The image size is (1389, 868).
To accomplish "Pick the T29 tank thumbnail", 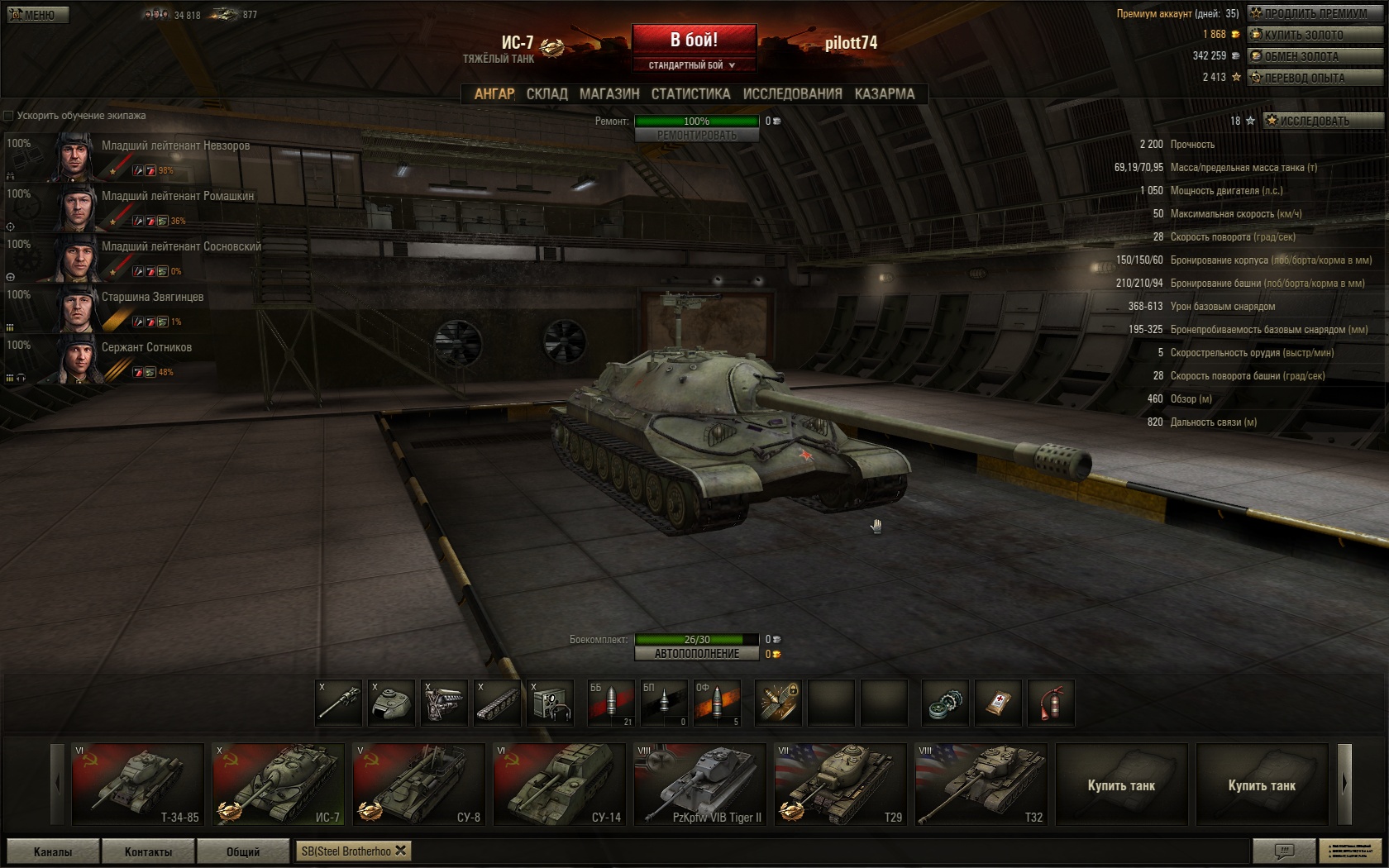I will point(840,784).
